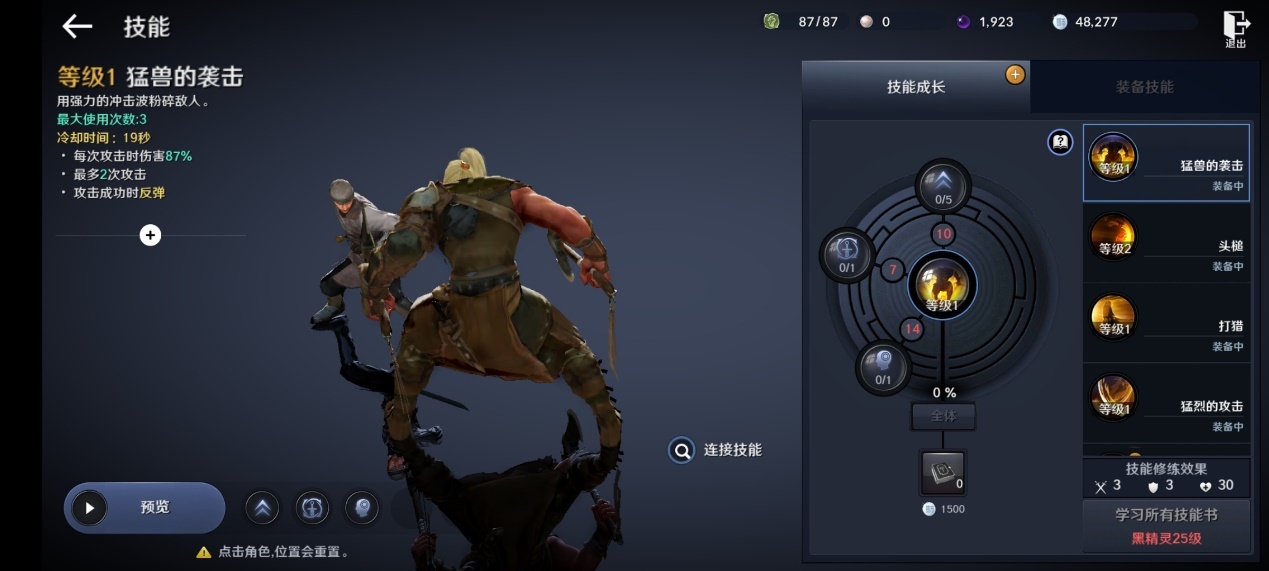Pick the 猛烈的攻击 skill row
The width and height of the screenshot is (1269, 571).
click(1166, 404)
